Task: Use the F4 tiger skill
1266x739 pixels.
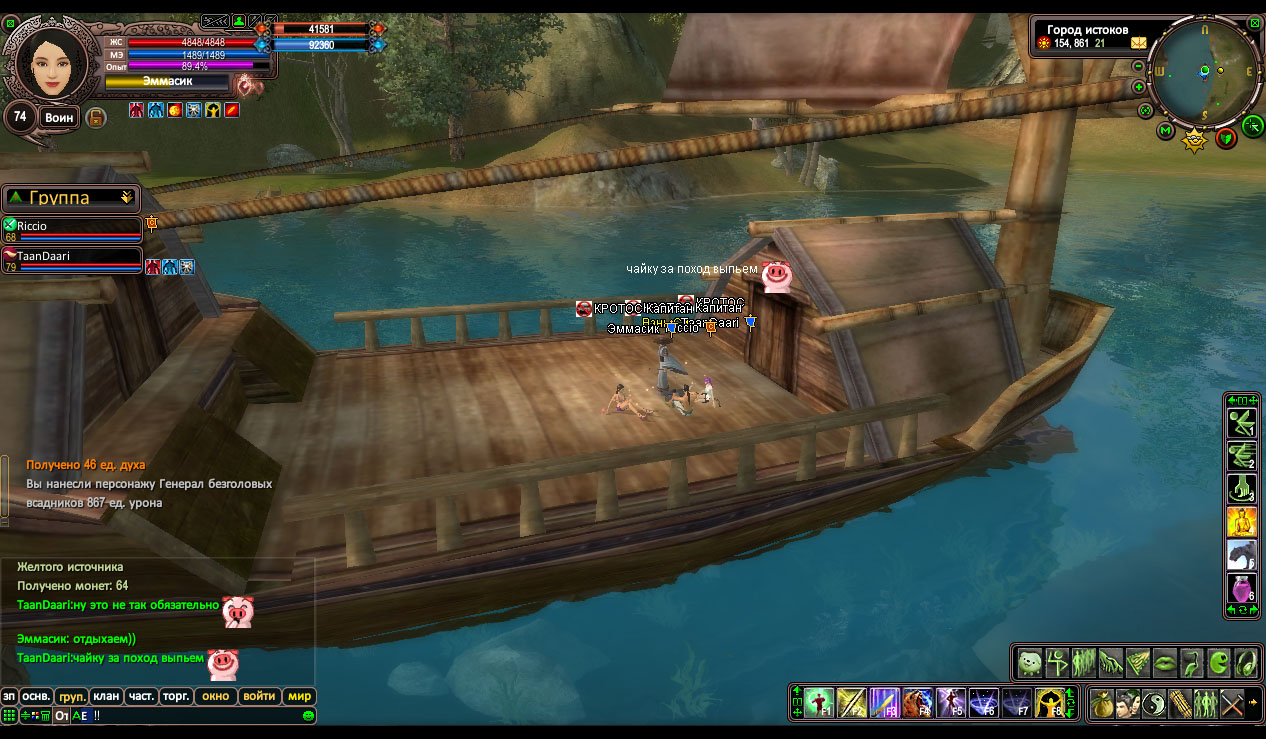Action: (x=918, y=702)
